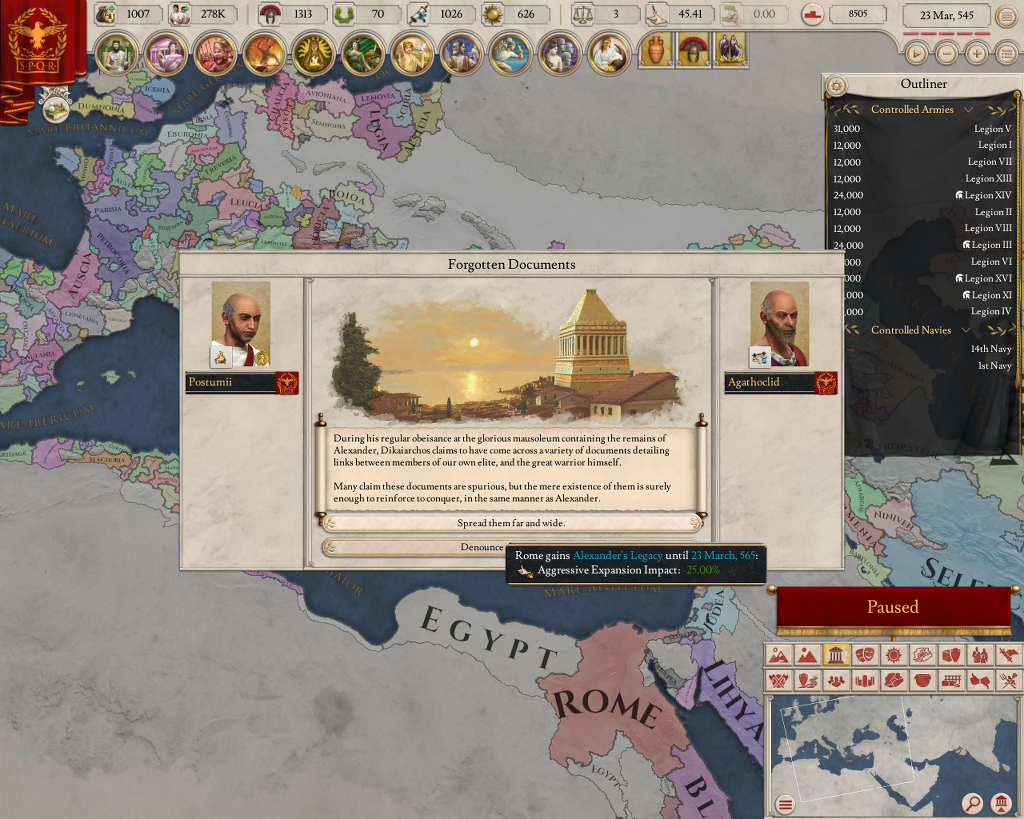Open the main menu beside the date
The width and height of the screenshot is (1024, 819).
point(1006,16)
